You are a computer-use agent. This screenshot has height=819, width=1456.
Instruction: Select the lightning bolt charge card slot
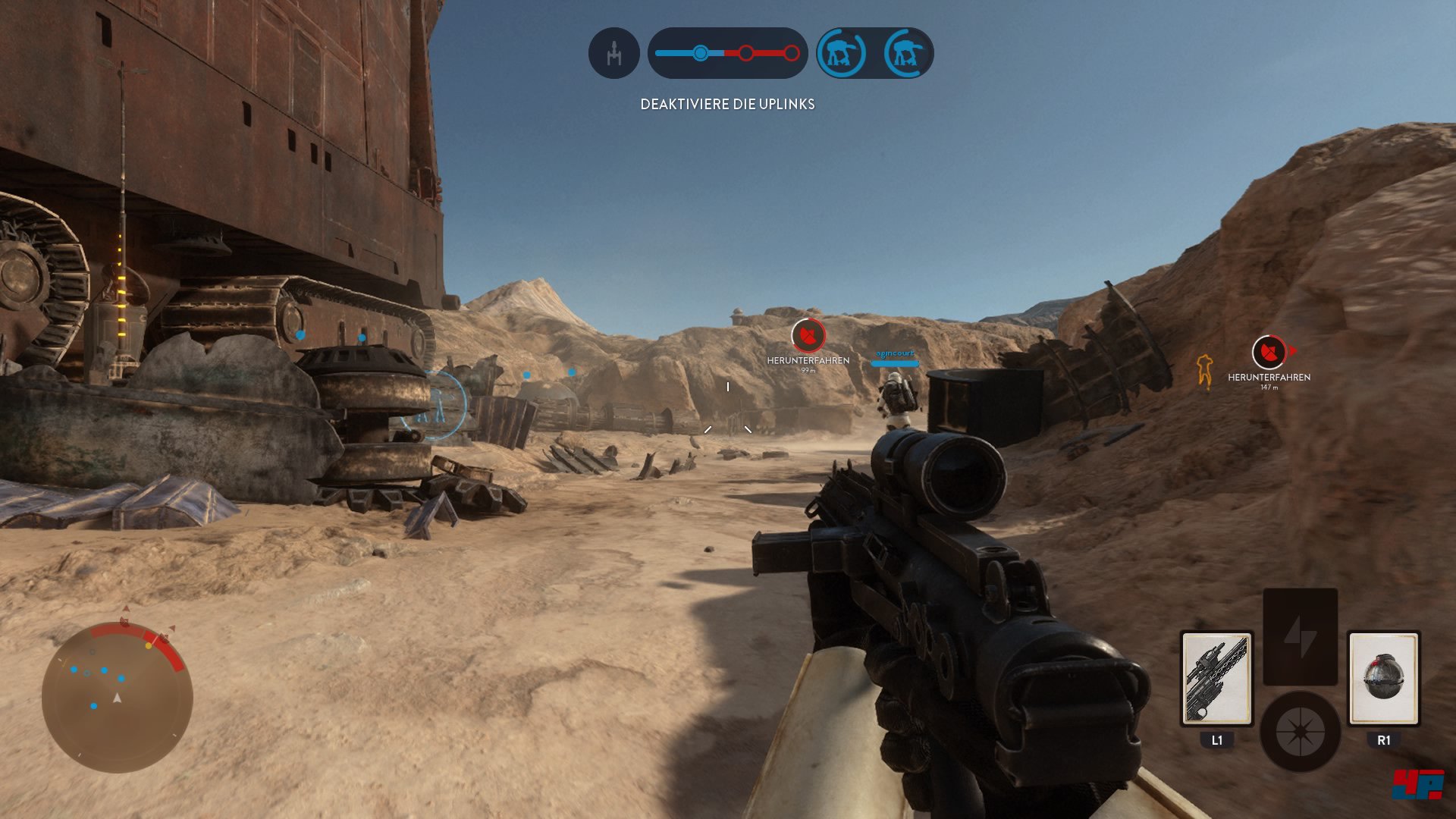click(1300, 635)
